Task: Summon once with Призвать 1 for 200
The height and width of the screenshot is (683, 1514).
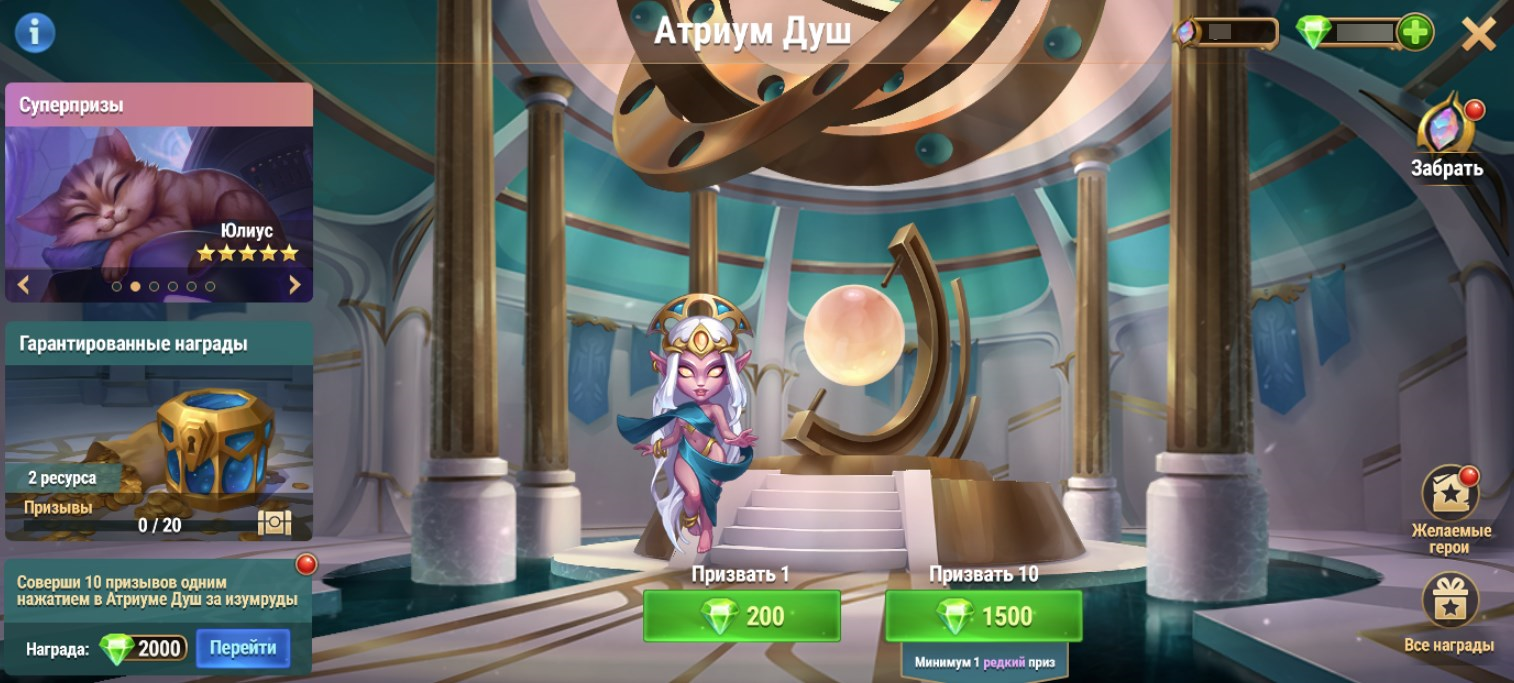Action: [741, 616]
